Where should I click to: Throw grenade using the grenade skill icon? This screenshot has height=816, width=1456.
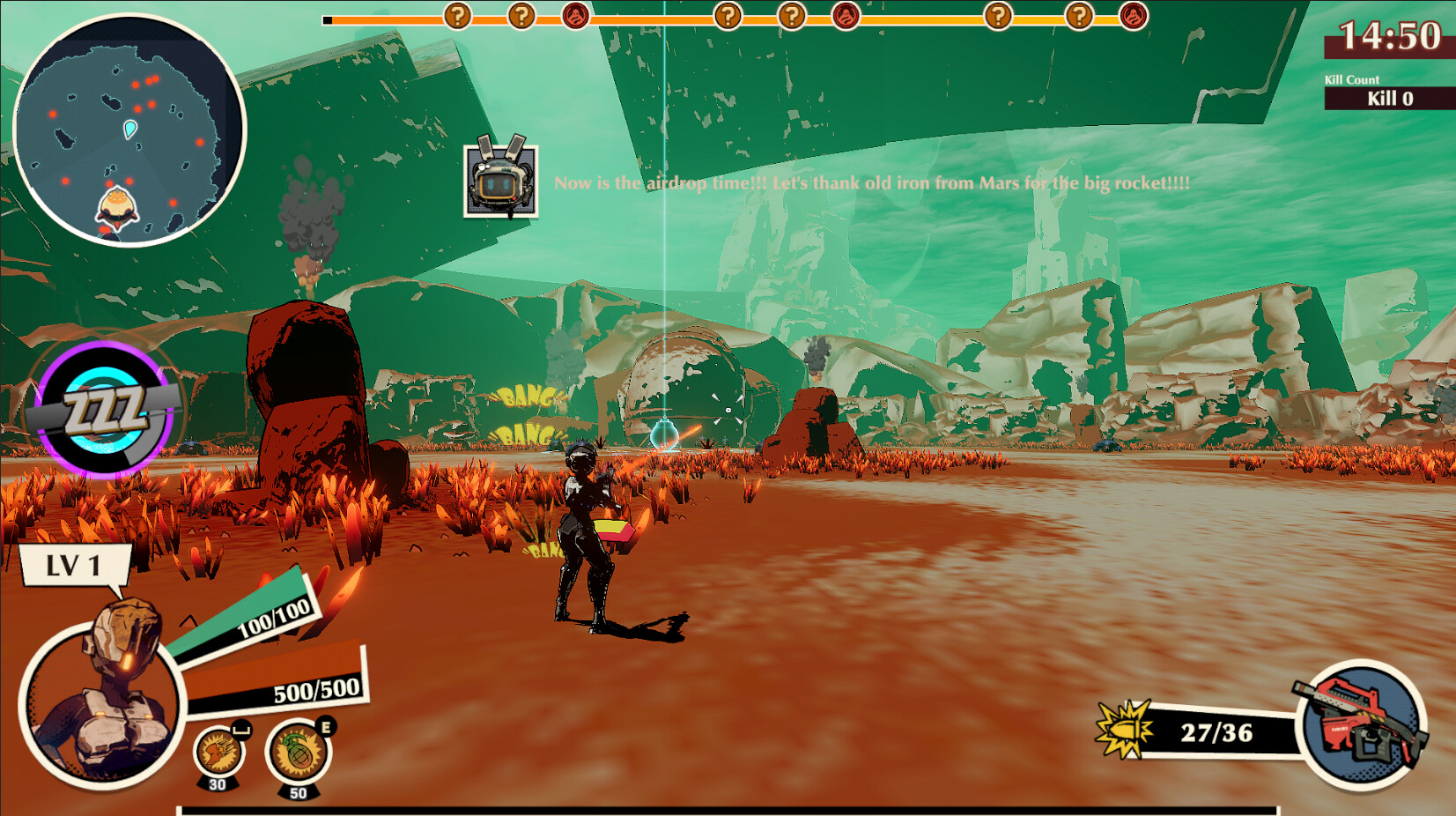coord(299,752)
